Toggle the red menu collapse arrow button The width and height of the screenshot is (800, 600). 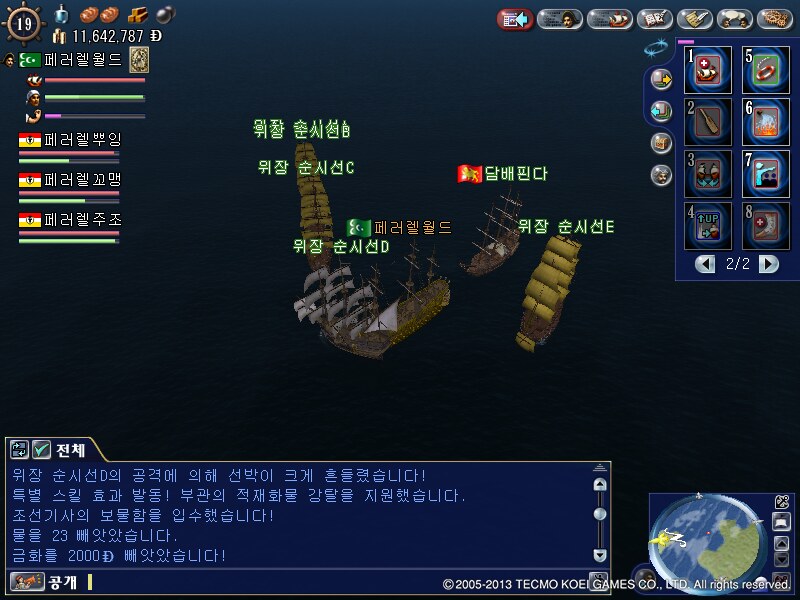pyautogui.click(x=514, y=19)
